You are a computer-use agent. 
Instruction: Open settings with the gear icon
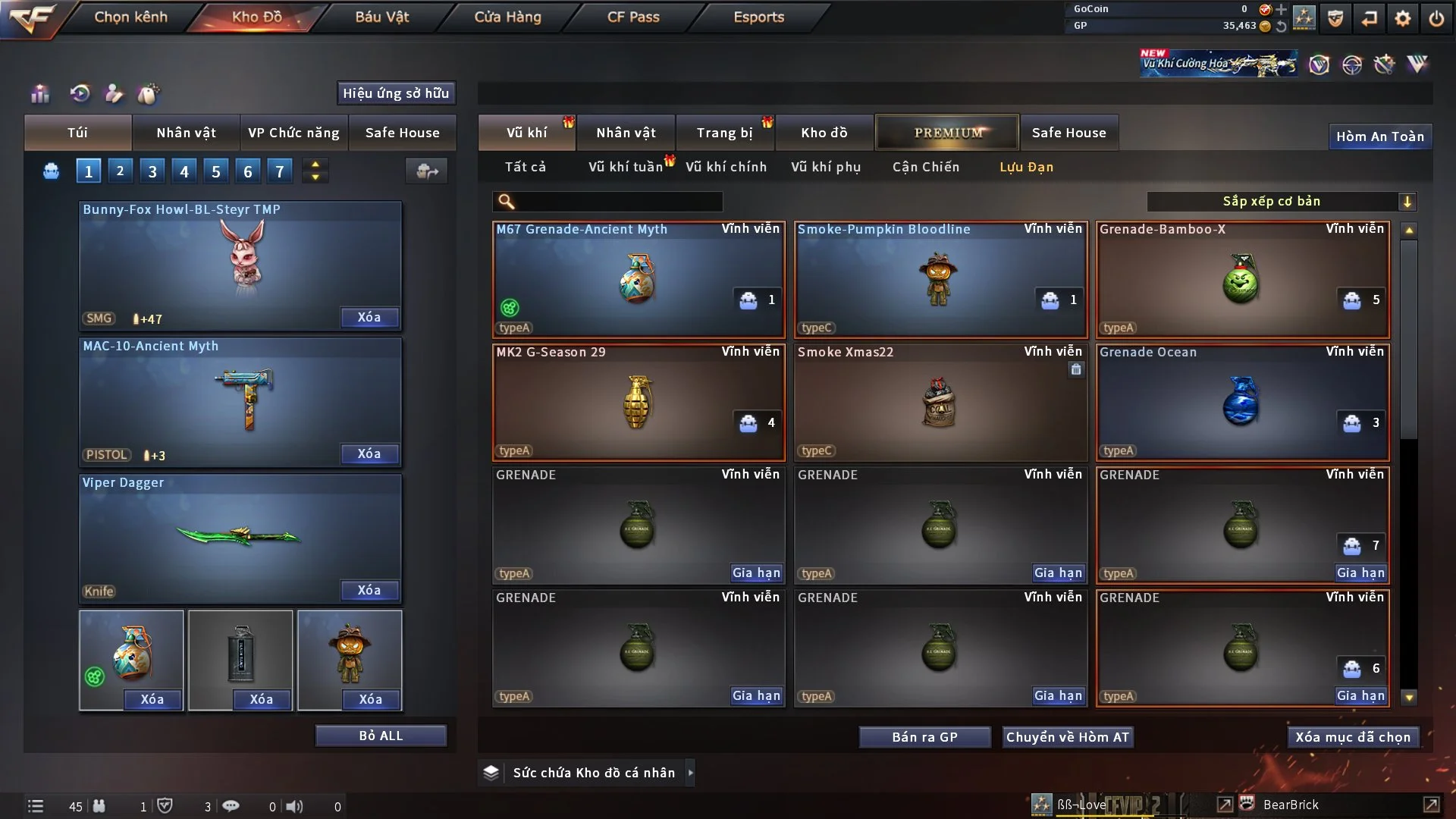point(1403,18)
